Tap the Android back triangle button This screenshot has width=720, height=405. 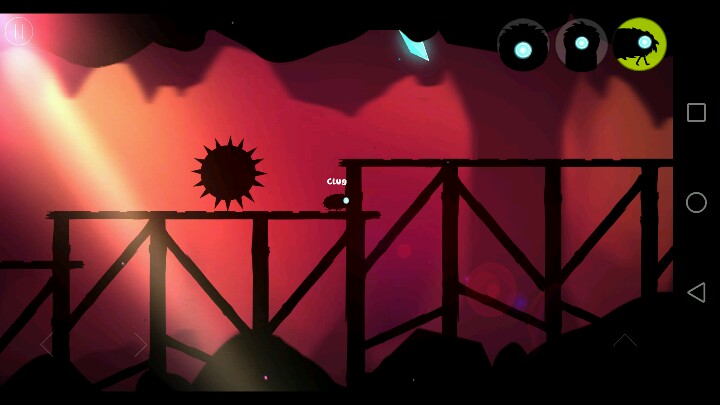click(696, 292)
